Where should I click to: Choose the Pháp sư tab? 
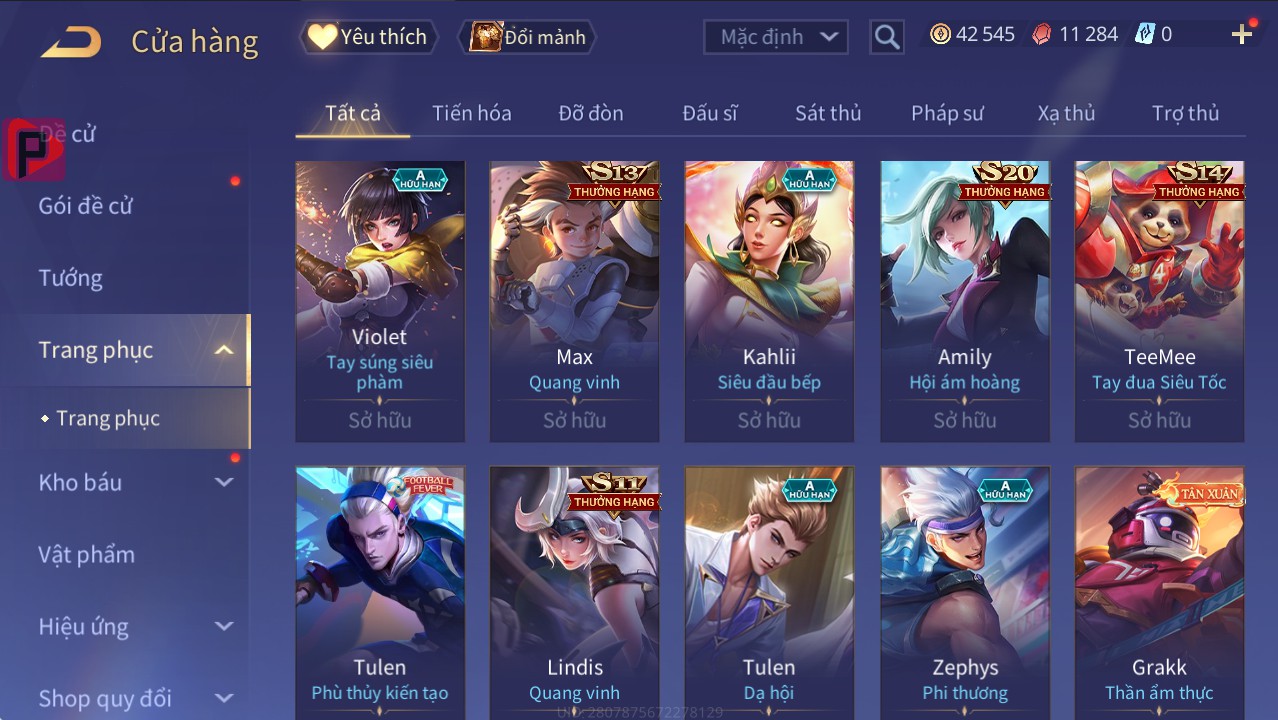947,113
